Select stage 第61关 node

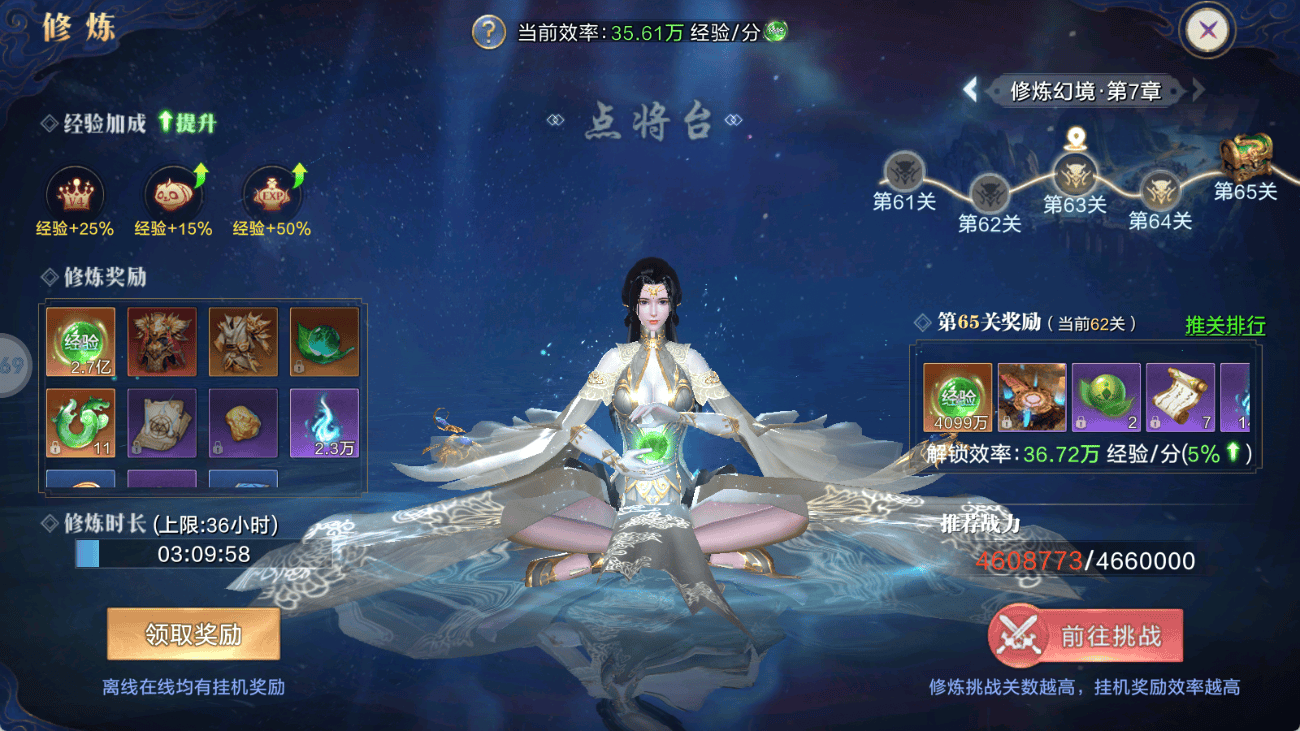point(905,172)
